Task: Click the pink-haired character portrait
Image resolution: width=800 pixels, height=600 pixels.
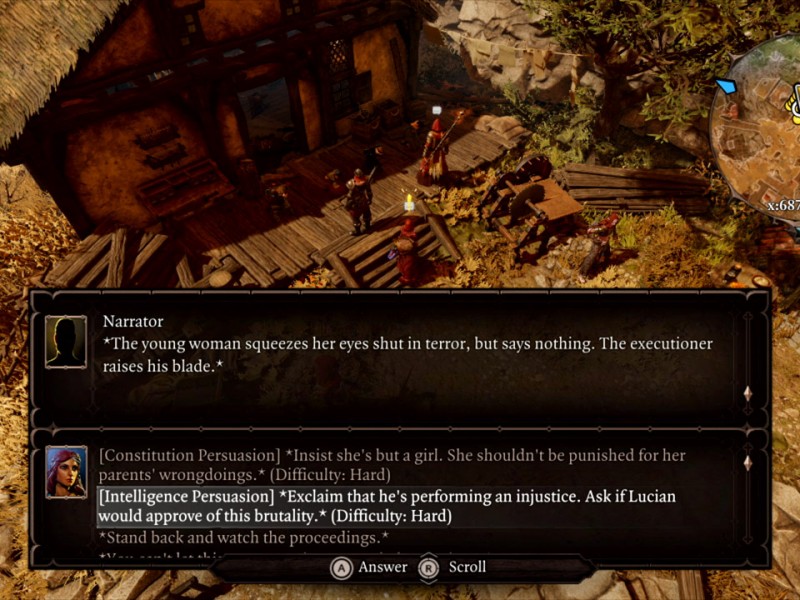Action: 66,472
